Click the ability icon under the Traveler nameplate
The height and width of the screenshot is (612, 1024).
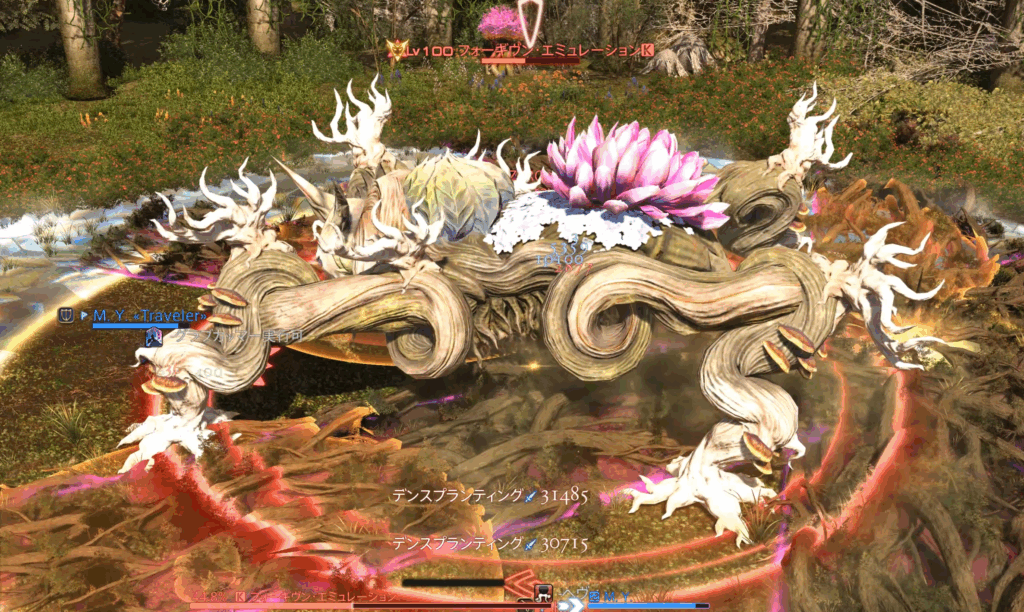point(154,338)
